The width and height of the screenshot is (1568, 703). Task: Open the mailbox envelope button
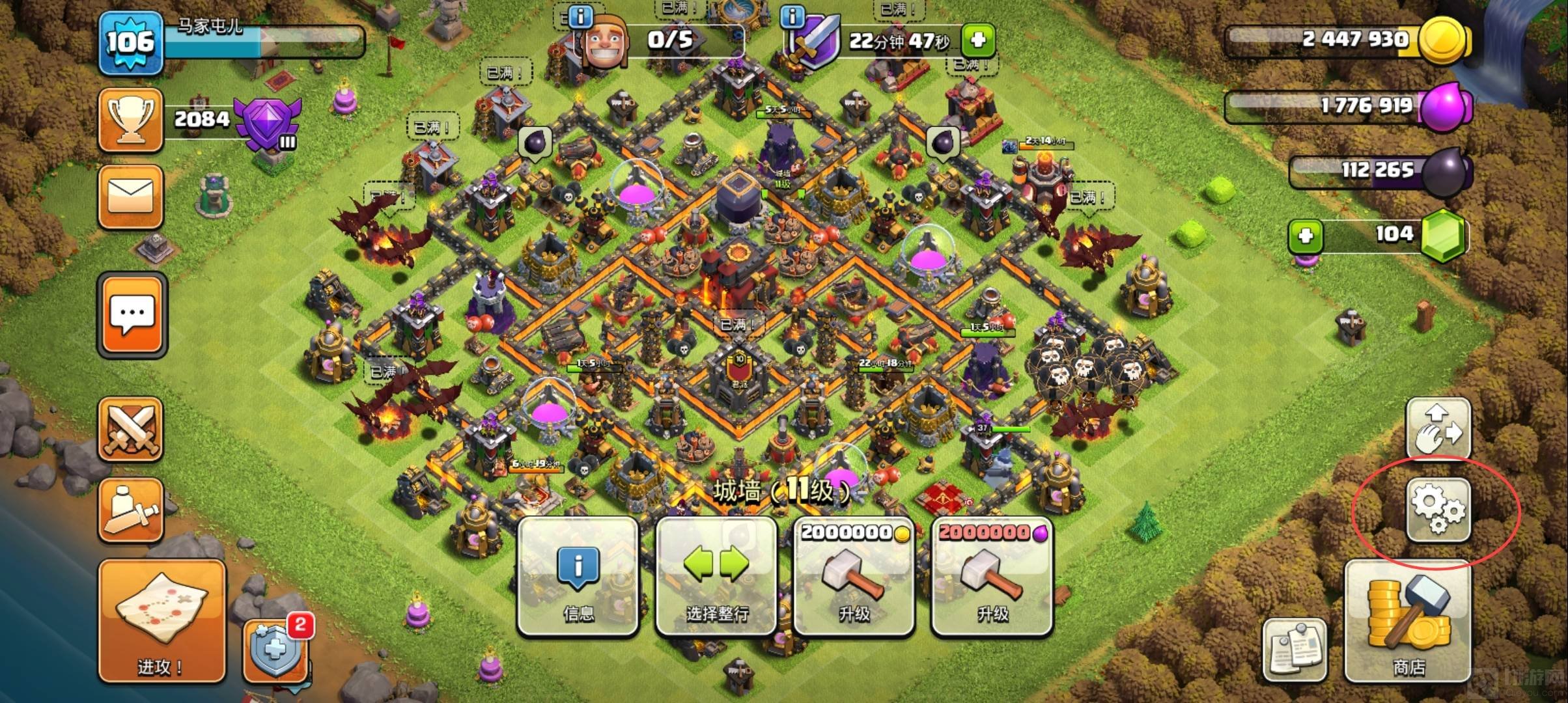[130, 197]
